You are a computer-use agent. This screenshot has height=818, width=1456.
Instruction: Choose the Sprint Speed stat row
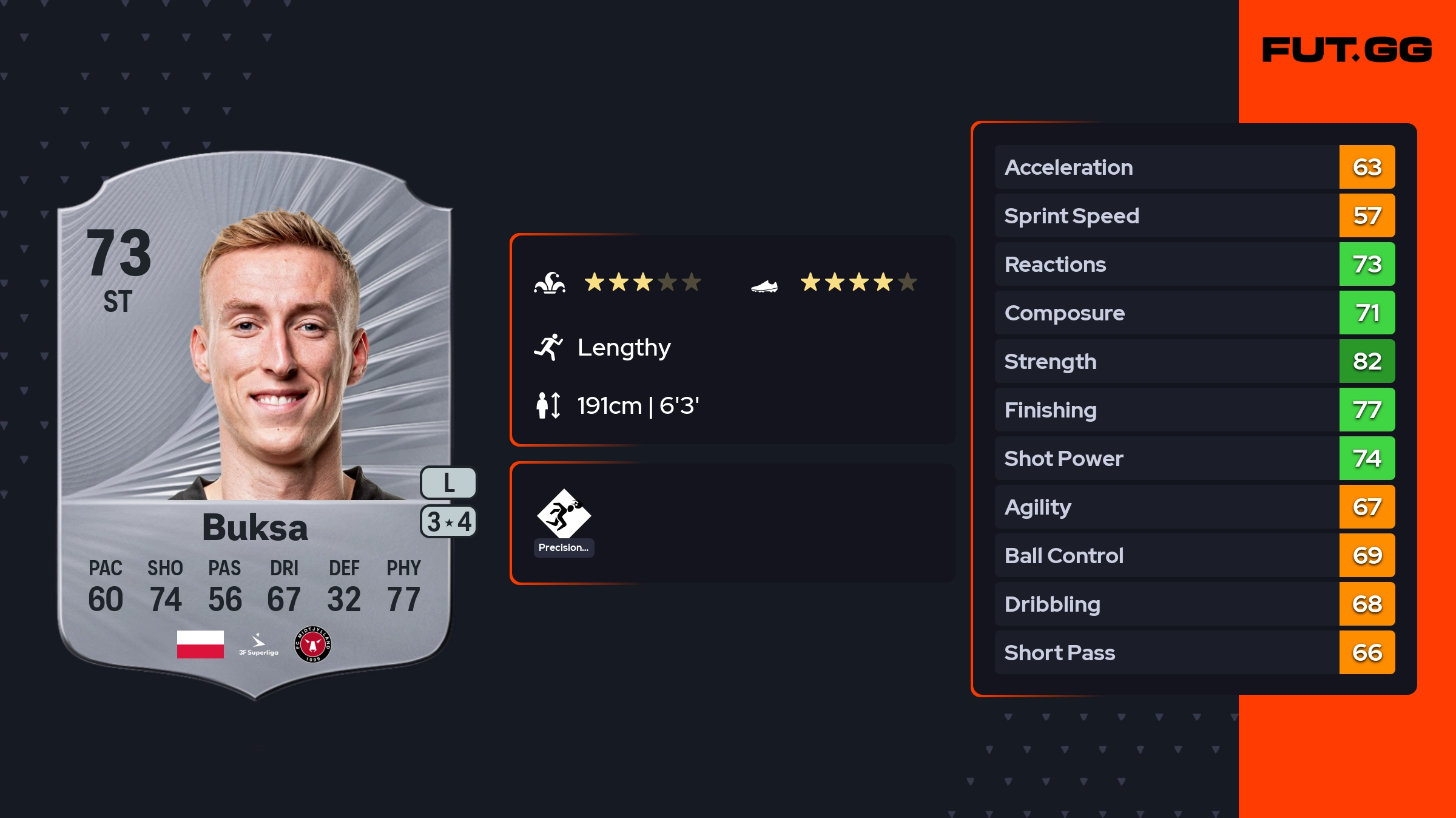click(x=1194, y=215)
